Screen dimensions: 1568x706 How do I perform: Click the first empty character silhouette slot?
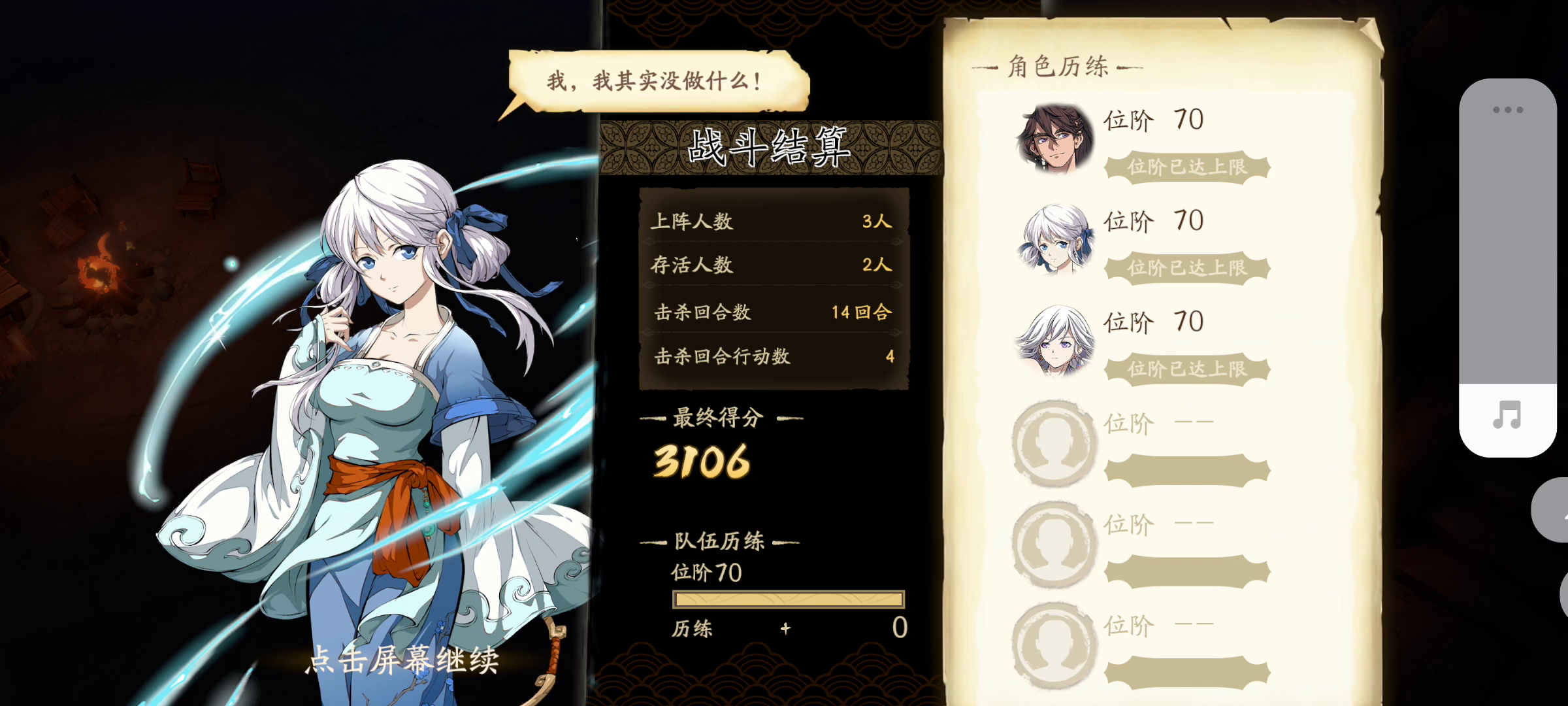click(1054, 442)
